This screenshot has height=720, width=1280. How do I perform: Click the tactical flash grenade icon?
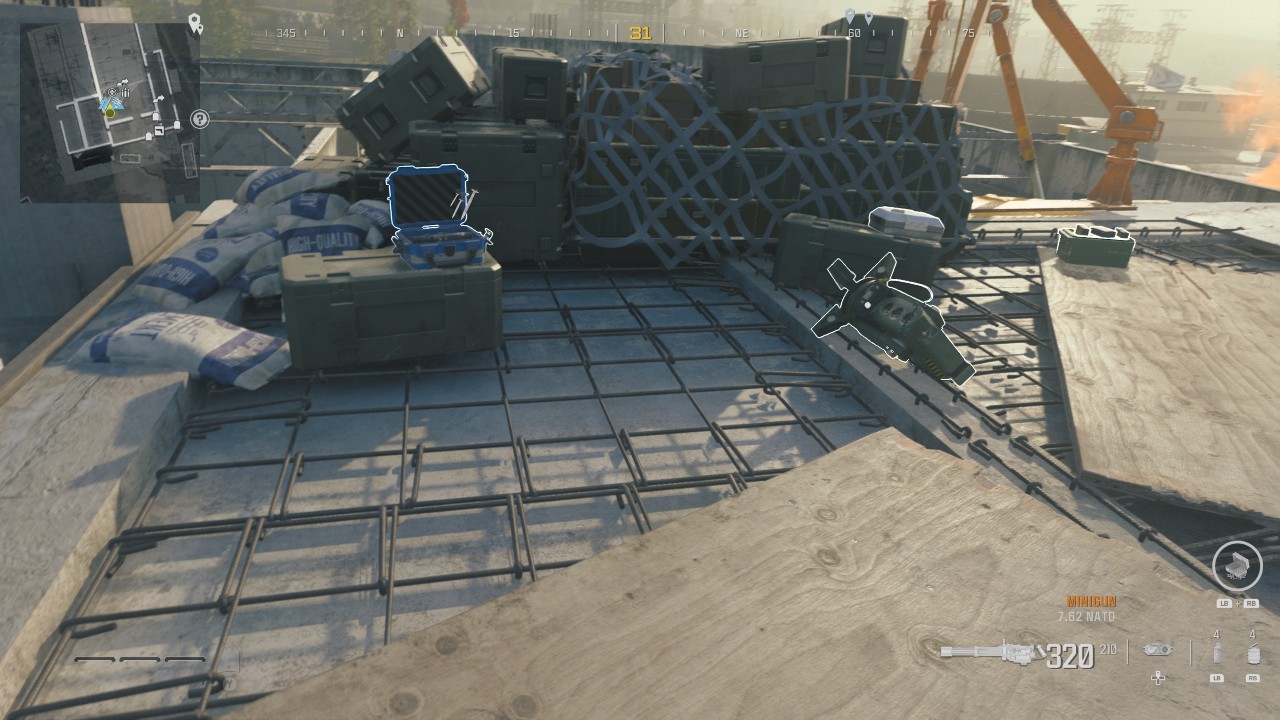coord(1216,653)
